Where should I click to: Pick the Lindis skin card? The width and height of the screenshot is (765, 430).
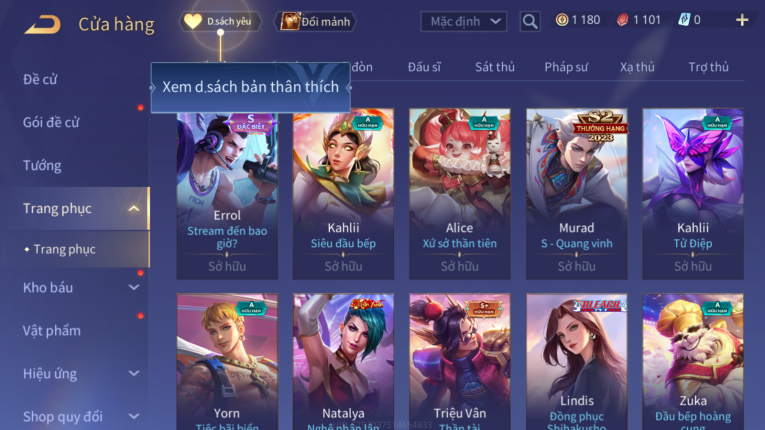(576, 360)
